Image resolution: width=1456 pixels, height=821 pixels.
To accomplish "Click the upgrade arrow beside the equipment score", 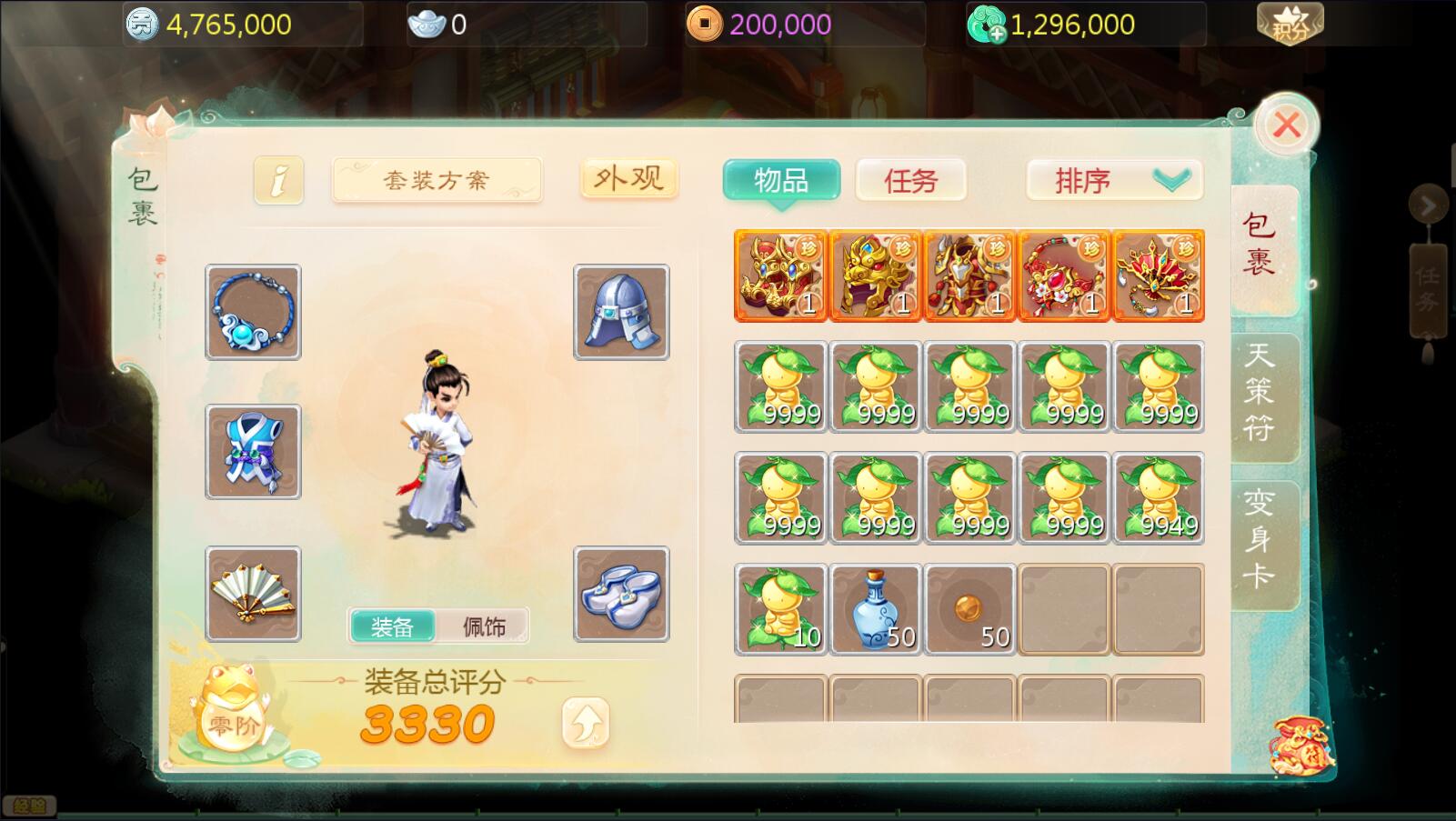I will coord(585,723).
